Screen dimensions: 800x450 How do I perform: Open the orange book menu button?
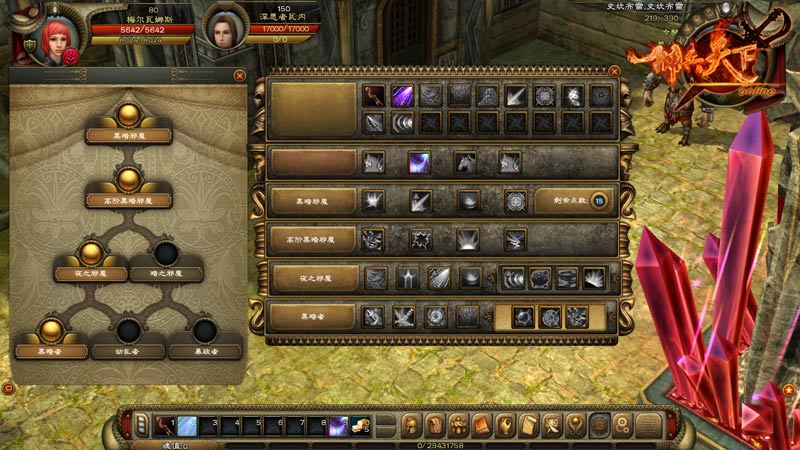coord(482,425)
